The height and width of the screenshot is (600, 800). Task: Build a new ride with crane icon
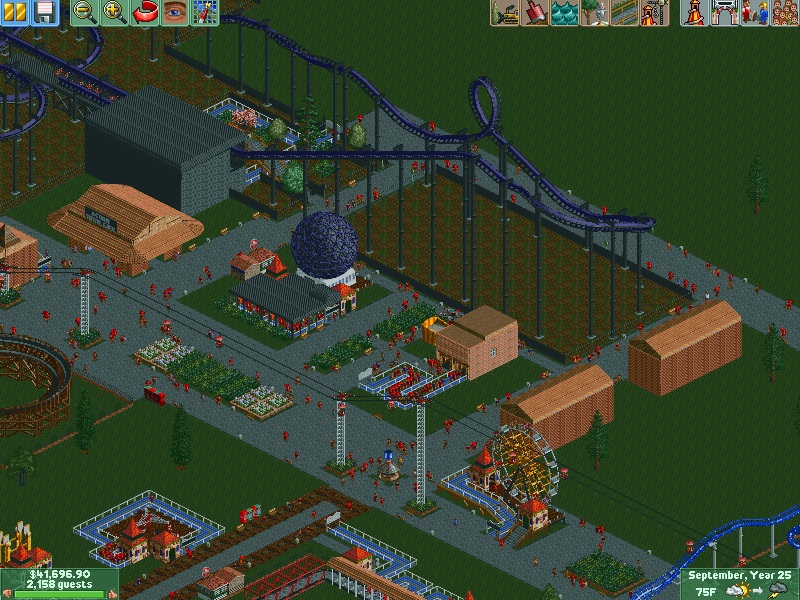654,13
